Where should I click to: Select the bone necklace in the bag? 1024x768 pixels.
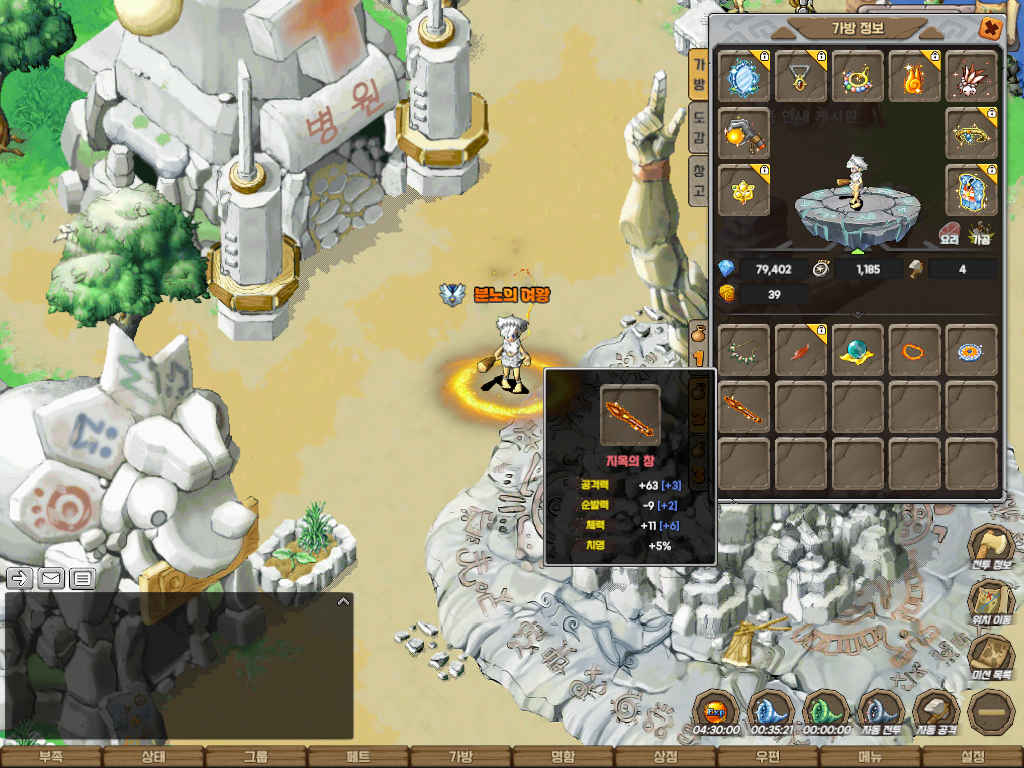744,350
